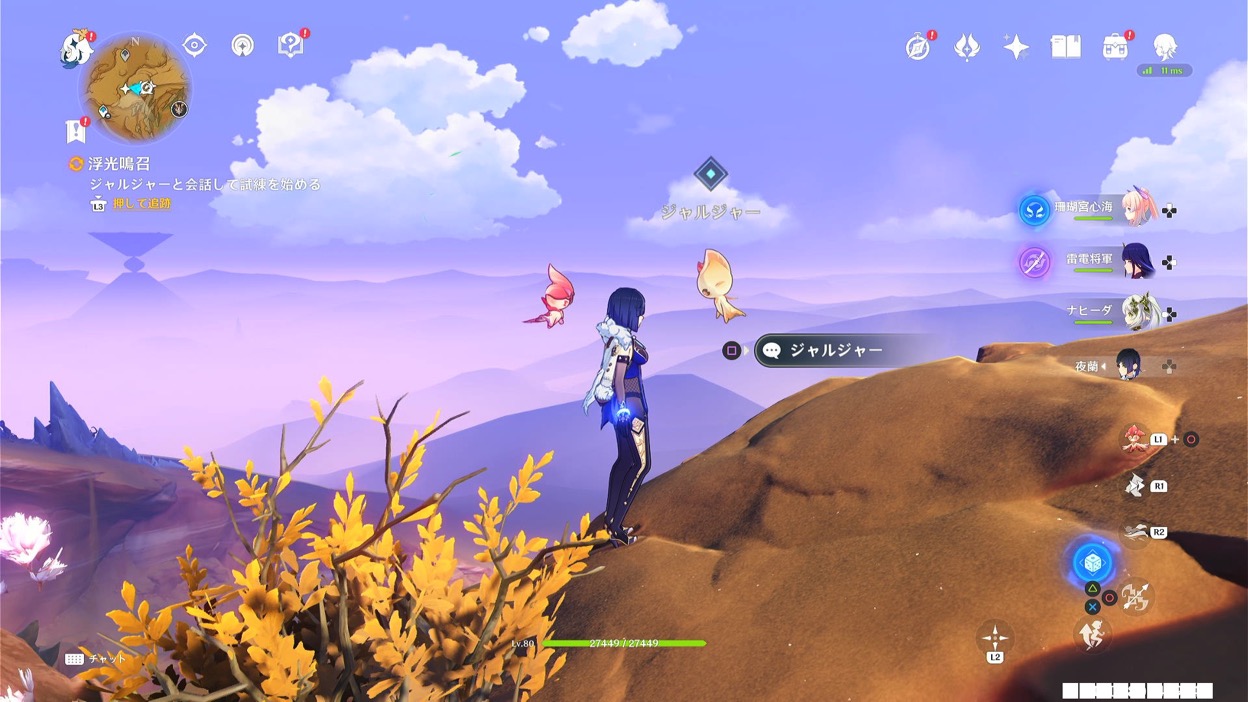This screenshot has width=1248, height=702.
Task: Open the Paimon menu
Action: point(76,49)
